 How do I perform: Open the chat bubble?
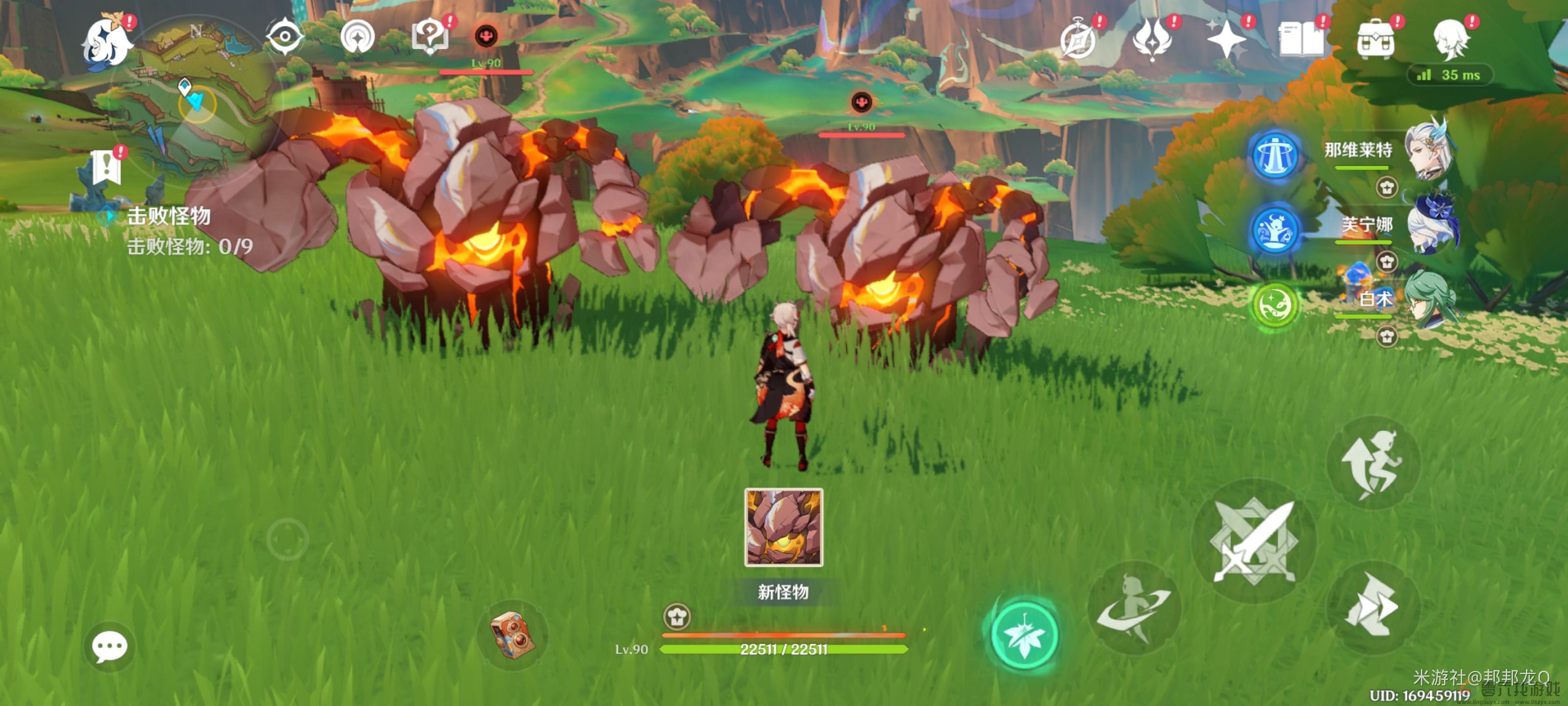pyautogui.click(x=110, y=646)
